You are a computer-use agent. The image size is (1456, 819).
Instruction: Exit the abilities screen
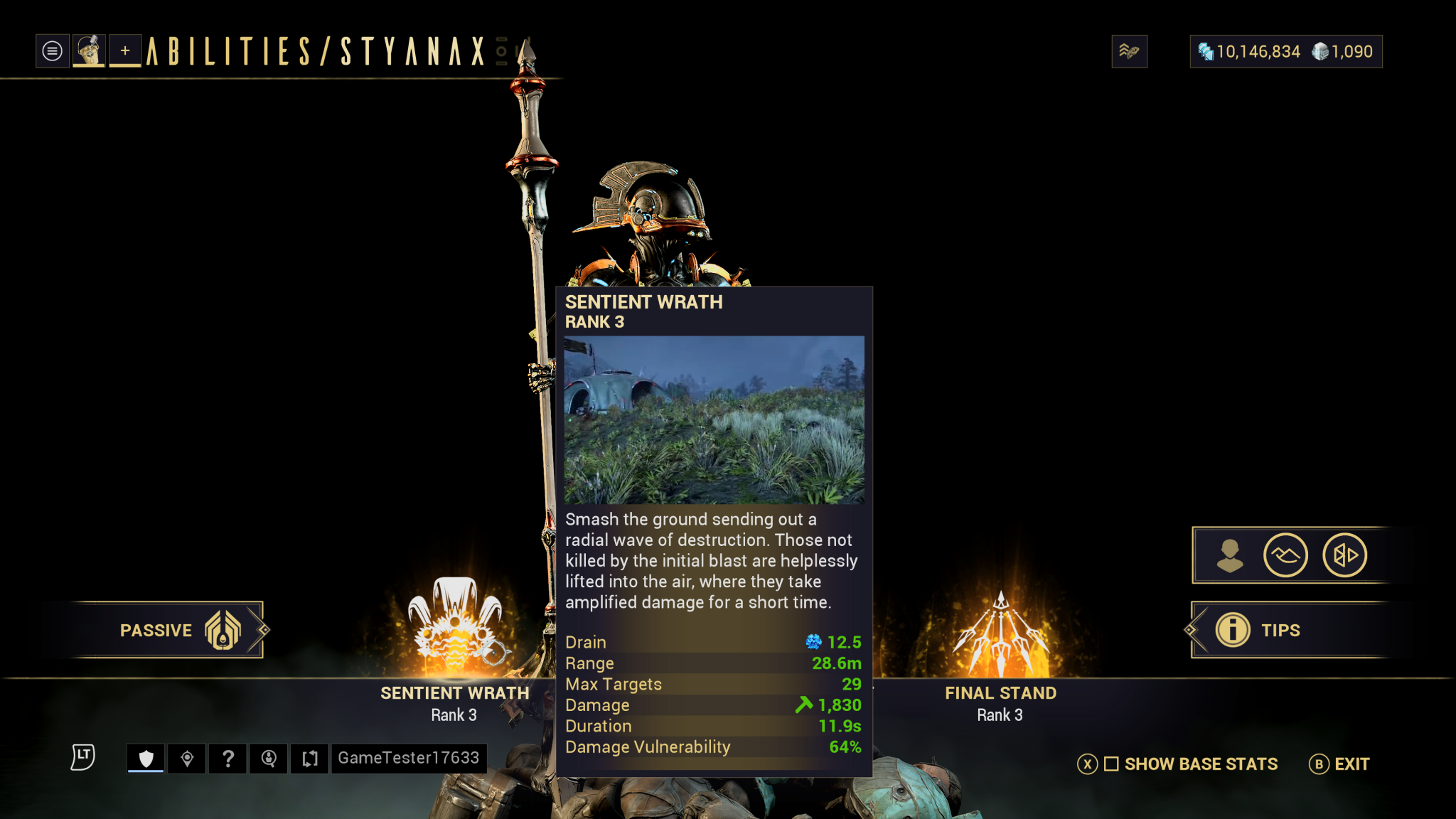tap(1339, 764)
